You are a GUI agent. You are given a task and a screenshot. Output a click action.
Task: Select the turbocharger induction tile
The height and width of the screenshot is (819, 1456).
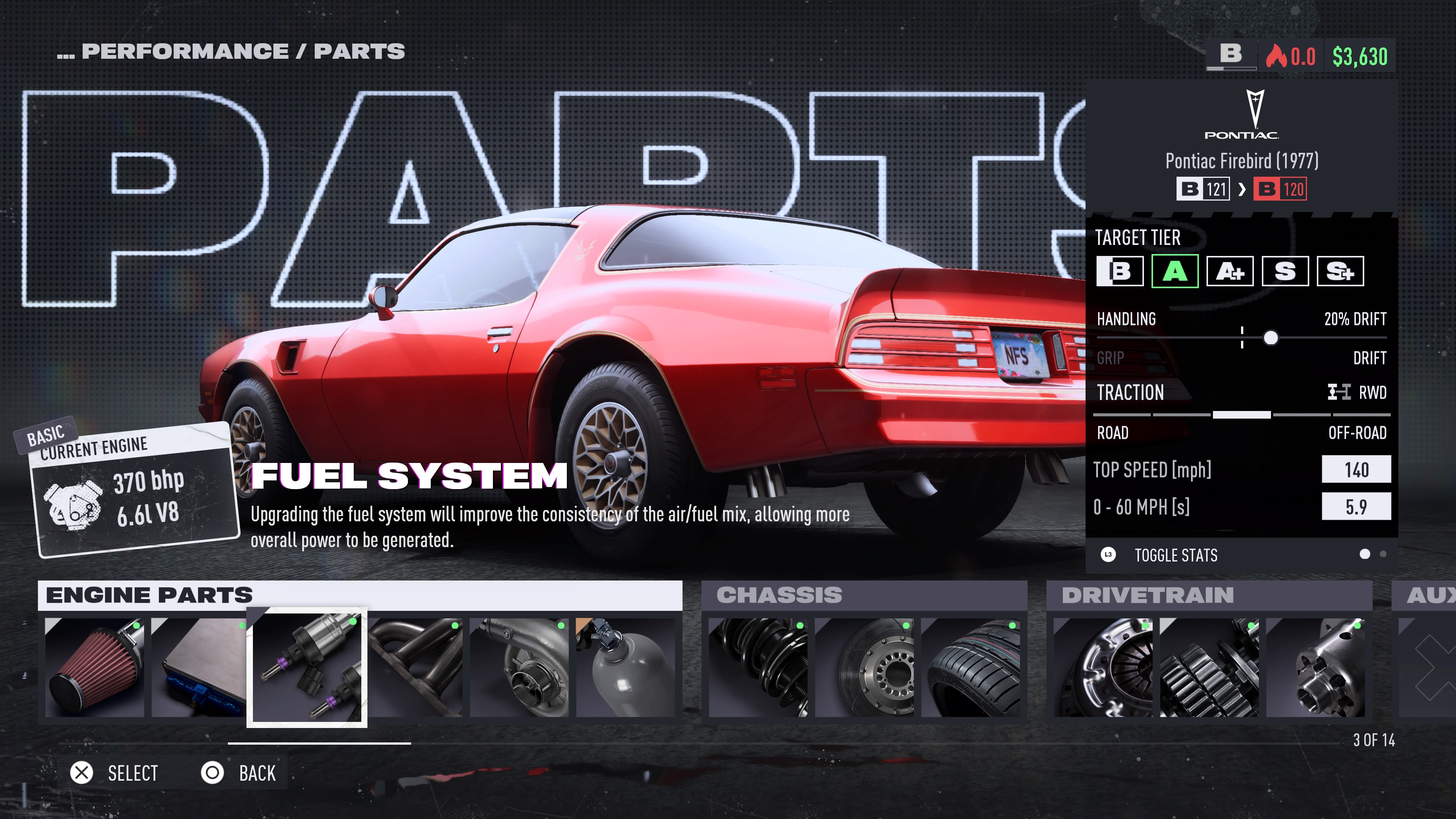[x=519, y=667]
